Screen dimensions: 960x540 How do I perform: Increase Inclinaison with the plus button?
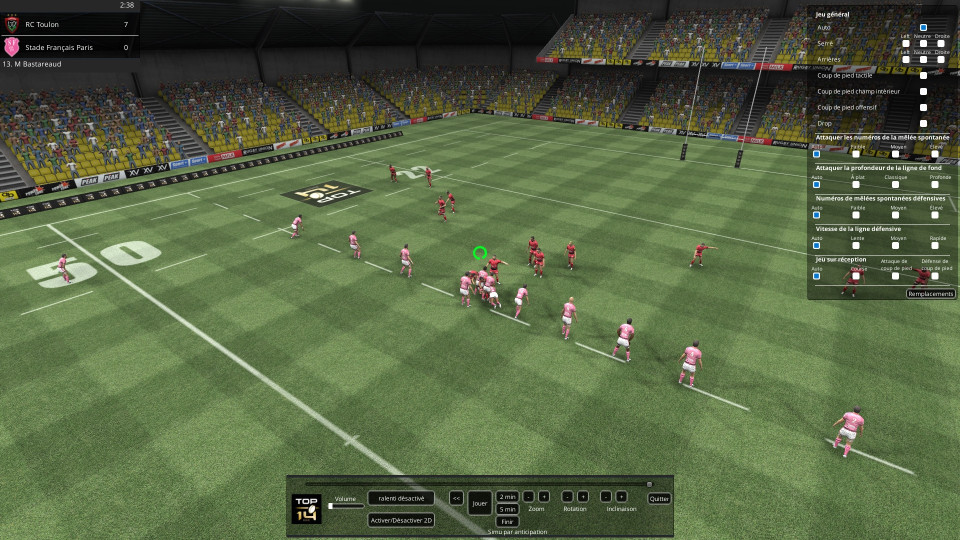pyautogui.click(x=621, y=497)
